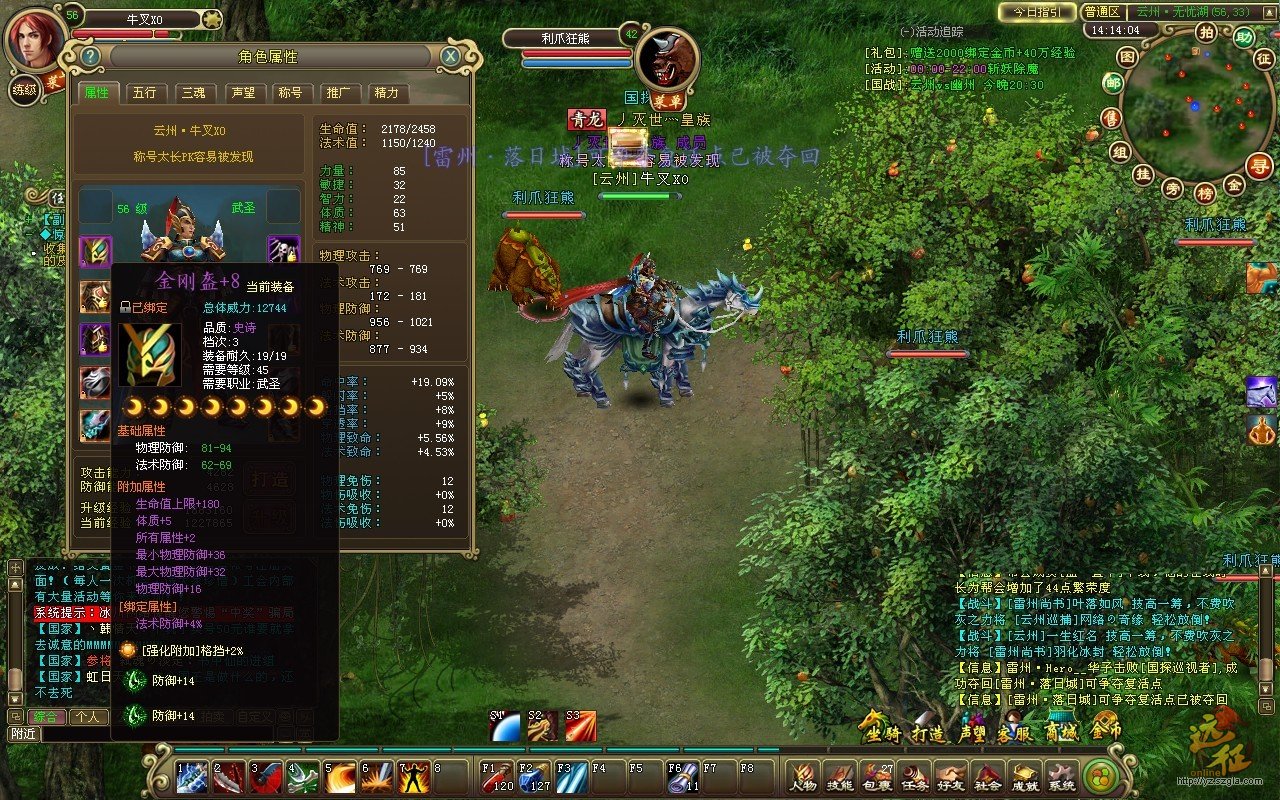The width and height of the screenshot is (1280, 800).
Task: Open the 包裹 bag inventory
Action: [877, 777]
